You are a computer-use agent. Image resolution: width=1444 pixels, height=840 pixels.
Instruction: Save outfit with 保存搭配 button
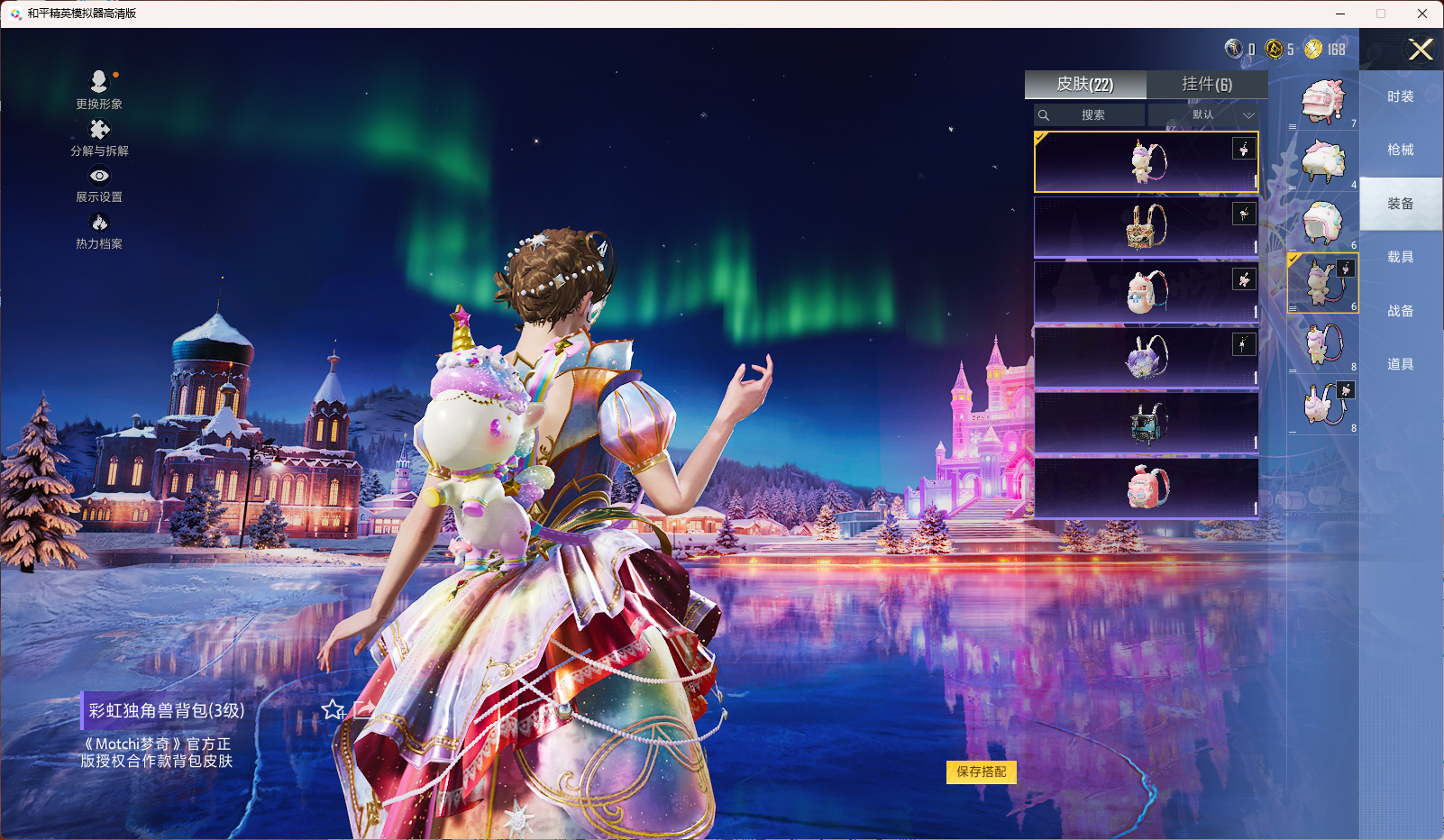coord(981,772)
